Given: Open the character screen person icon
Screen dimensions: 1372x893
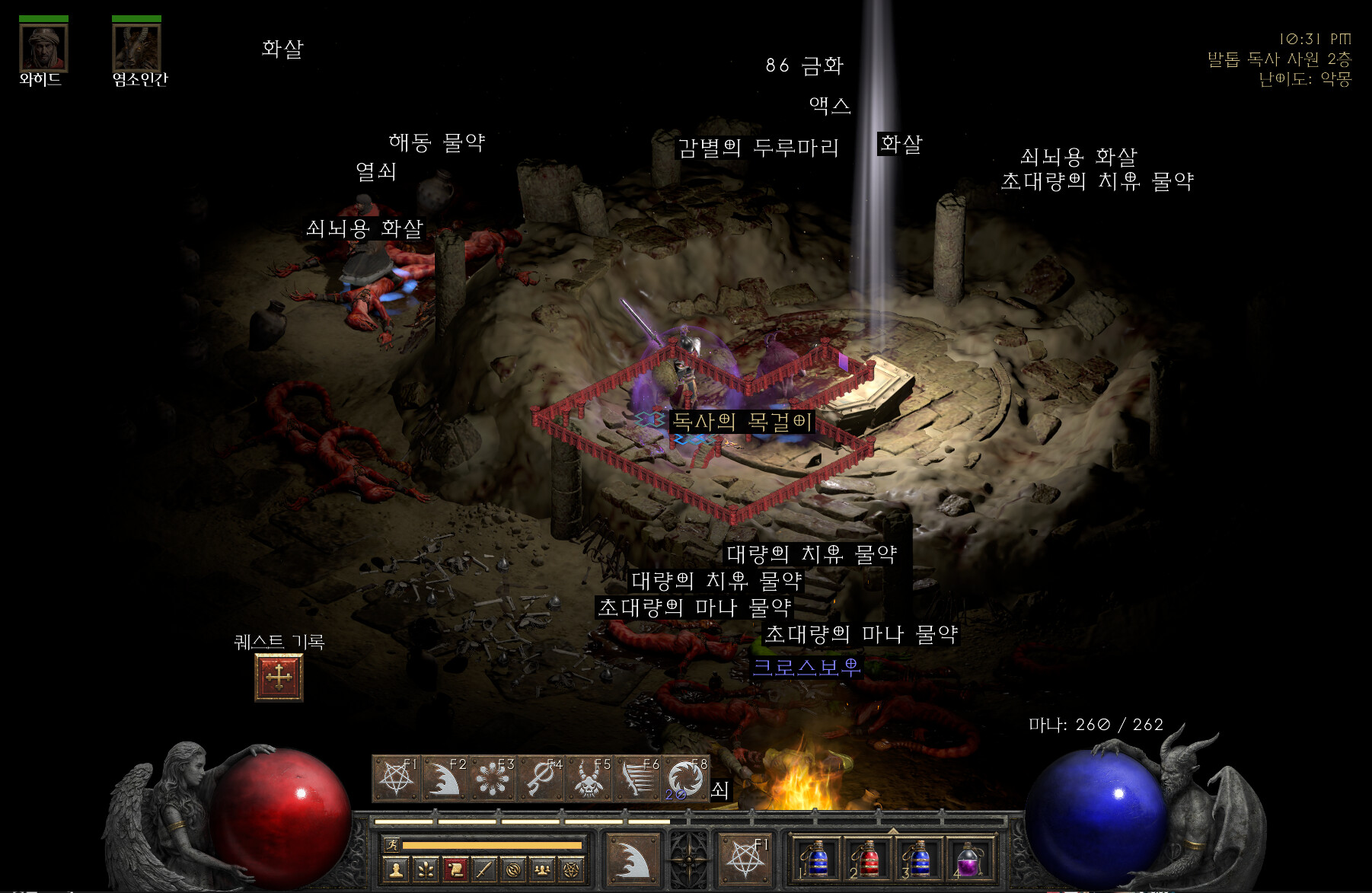Looking at the screenshot, I should [395, 869].
